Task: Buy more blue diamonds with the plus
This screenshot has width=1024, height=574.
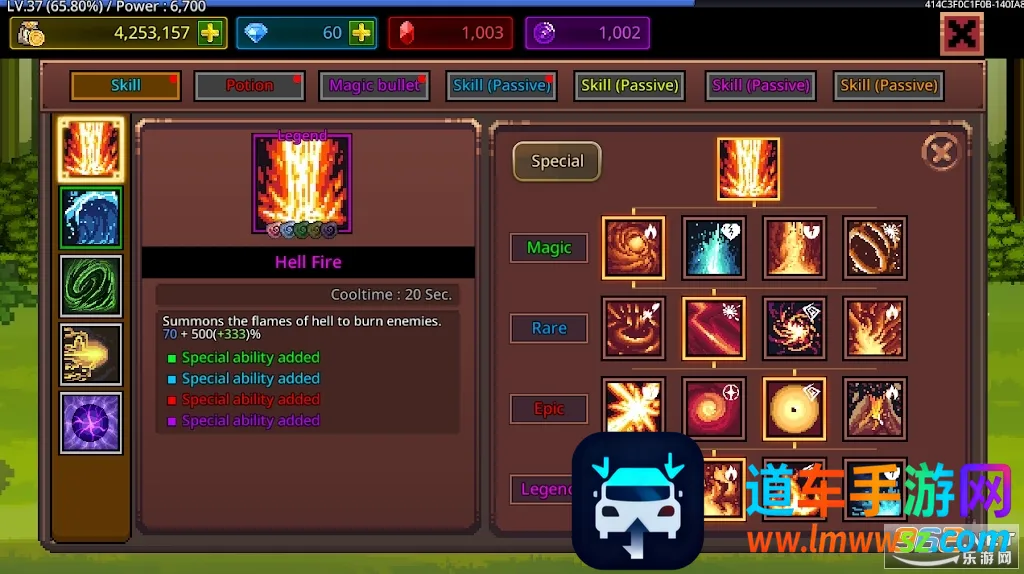Action: click(361, 33)
